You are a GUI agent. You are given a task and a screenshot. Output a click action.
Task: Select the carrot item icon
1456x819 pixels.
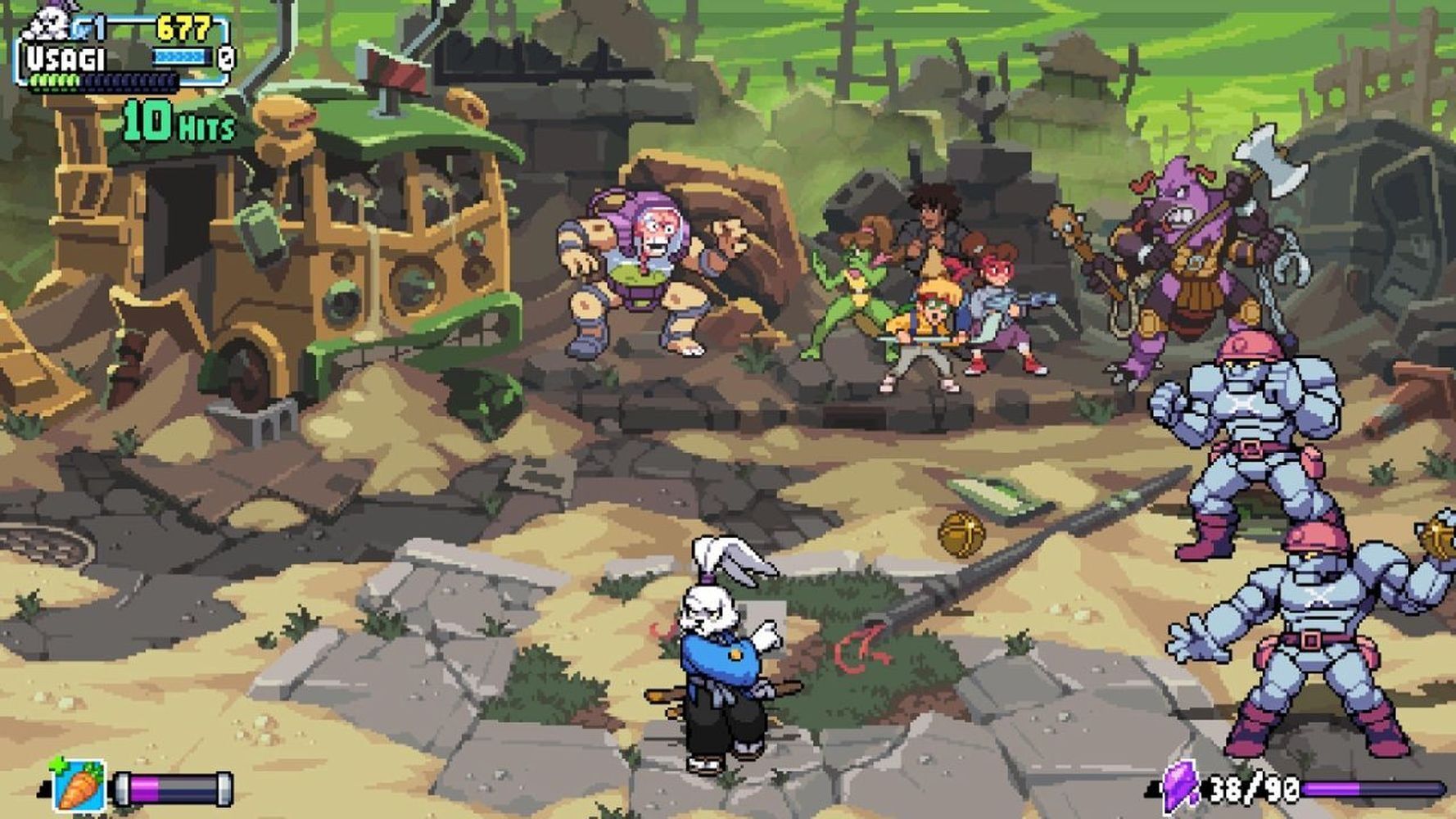[x=79, y=785]
